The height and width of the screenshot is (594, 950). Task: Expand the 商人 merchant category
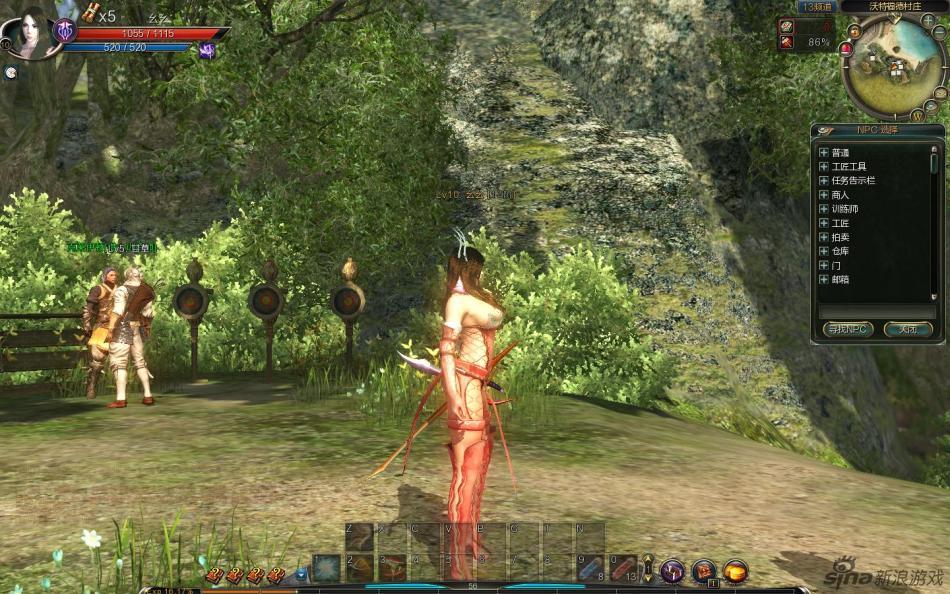[824, 195]
